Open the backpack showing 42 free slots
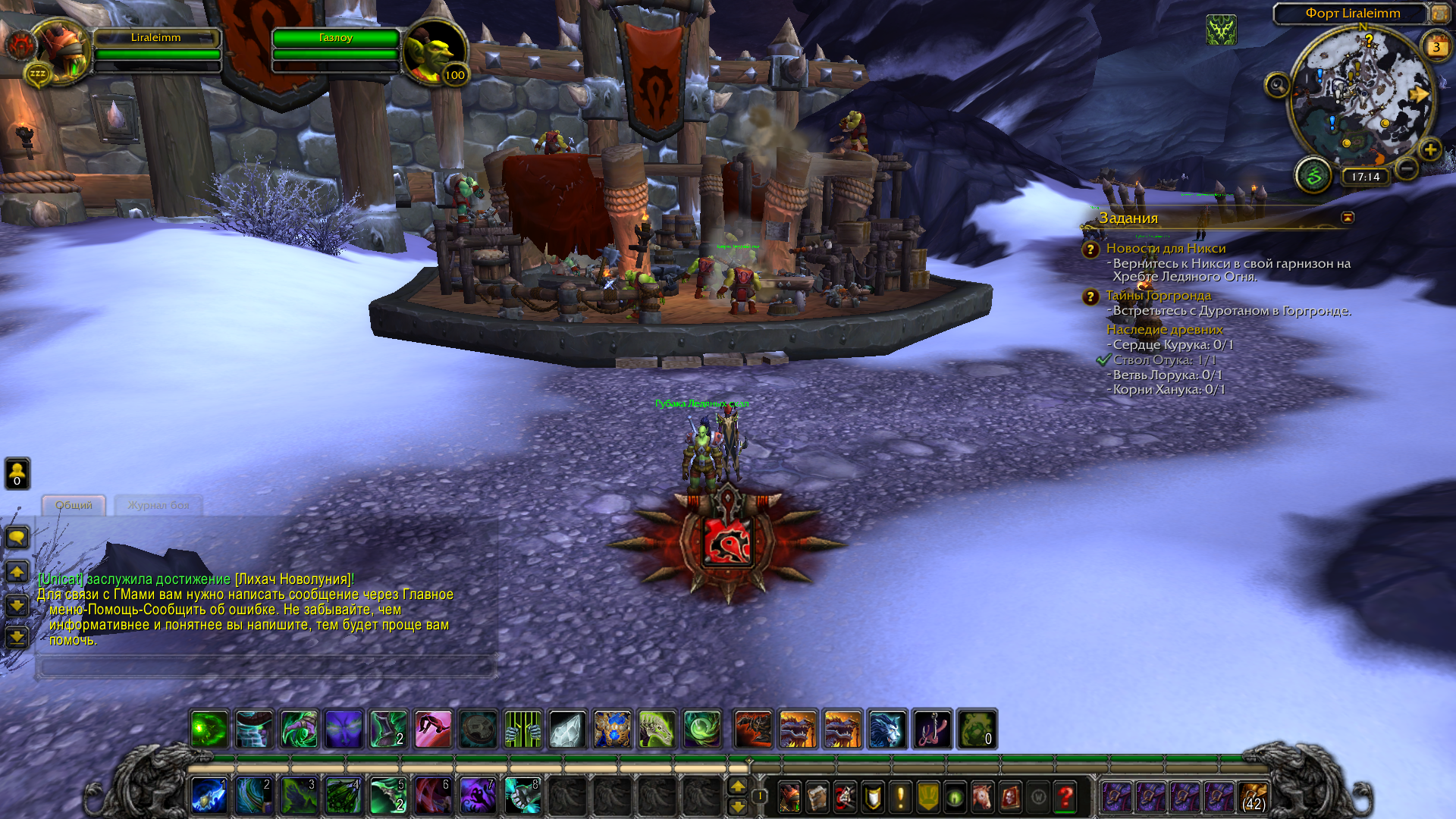This screenshot has width=1456, height=819. coord(1253,797)
